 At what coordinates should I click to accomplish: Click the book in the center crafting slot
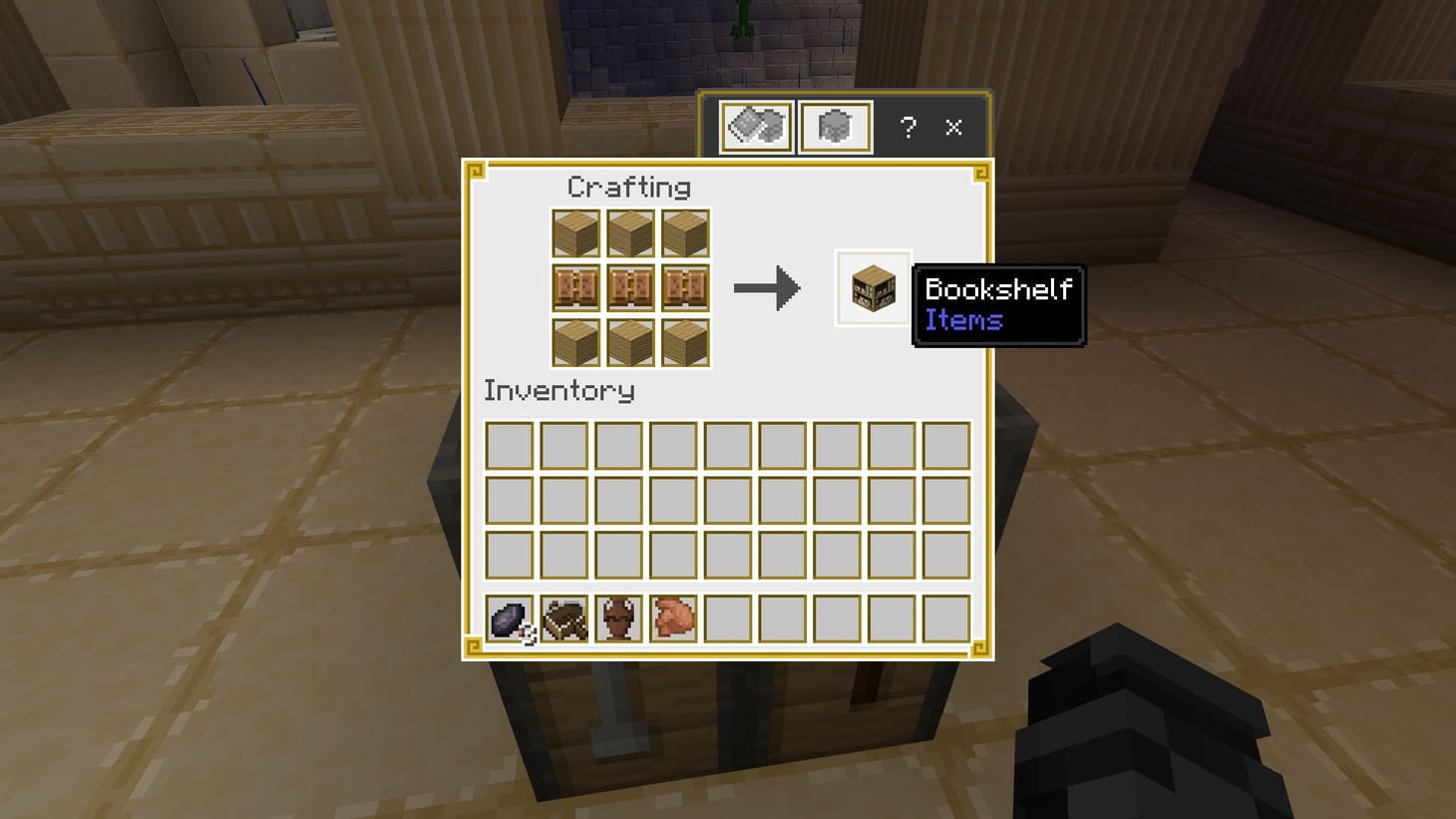coord(630,288)
